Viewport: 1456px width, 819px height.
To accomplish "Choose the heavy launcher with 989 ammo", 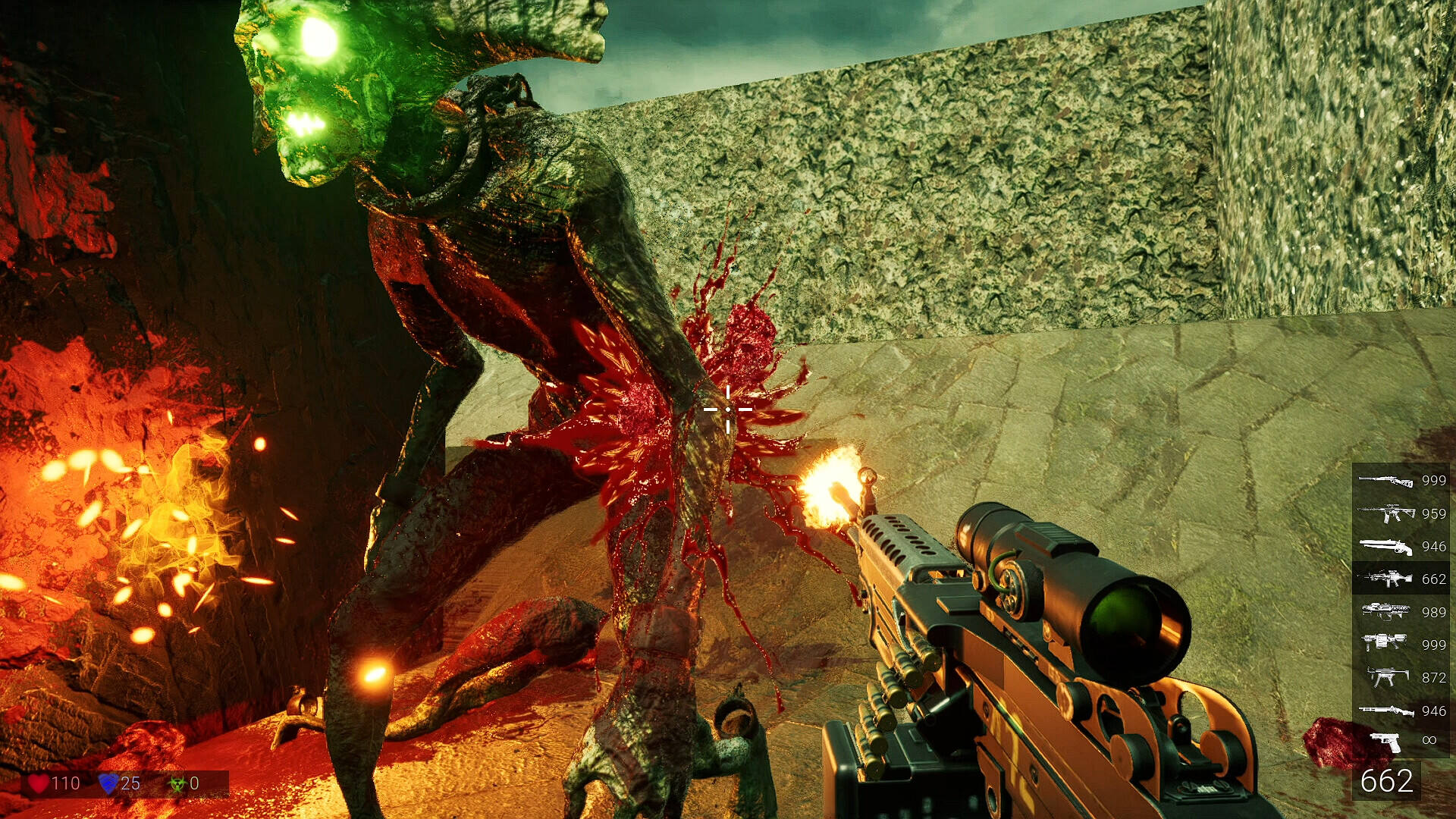I will (1385, 611).
